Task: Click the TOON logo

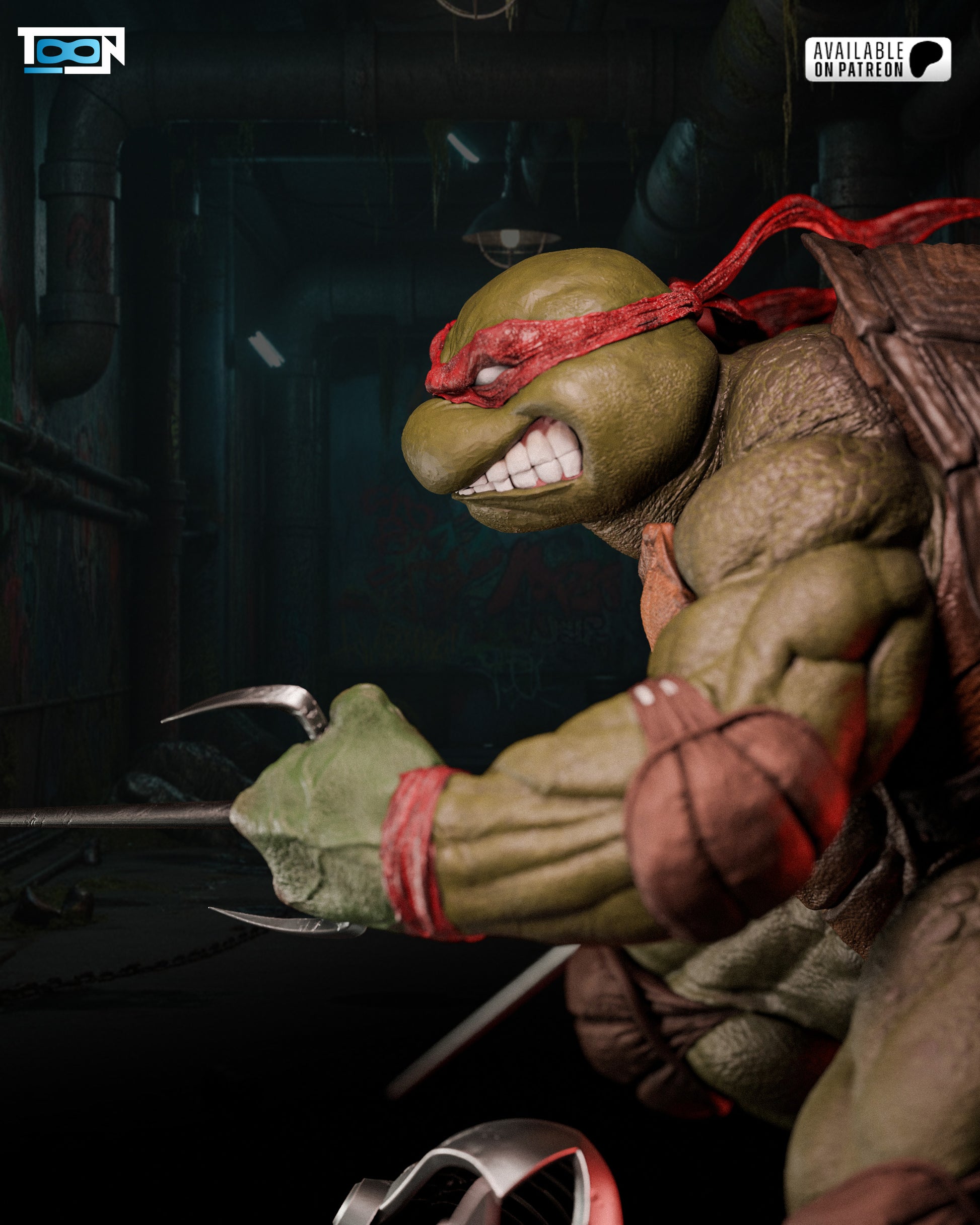Action: [71, 50]
